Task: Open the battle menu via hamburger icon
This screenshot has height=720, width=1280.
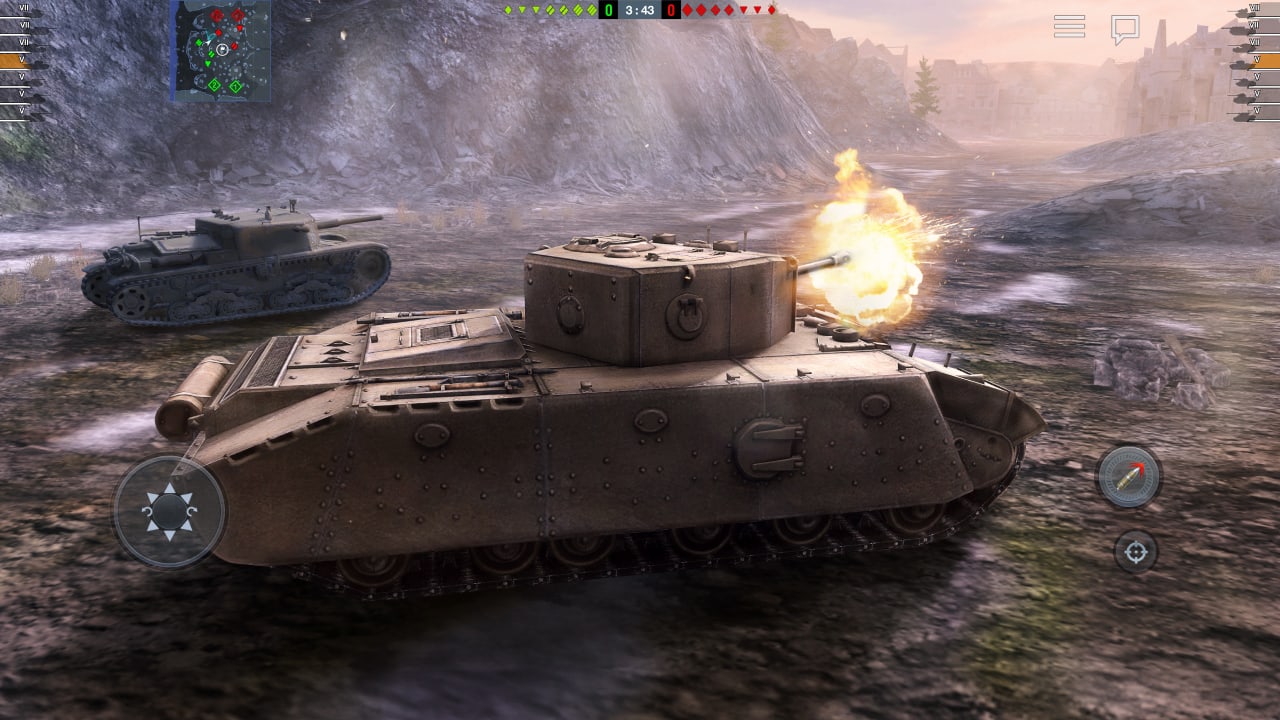Action: tap(1068, 27)
